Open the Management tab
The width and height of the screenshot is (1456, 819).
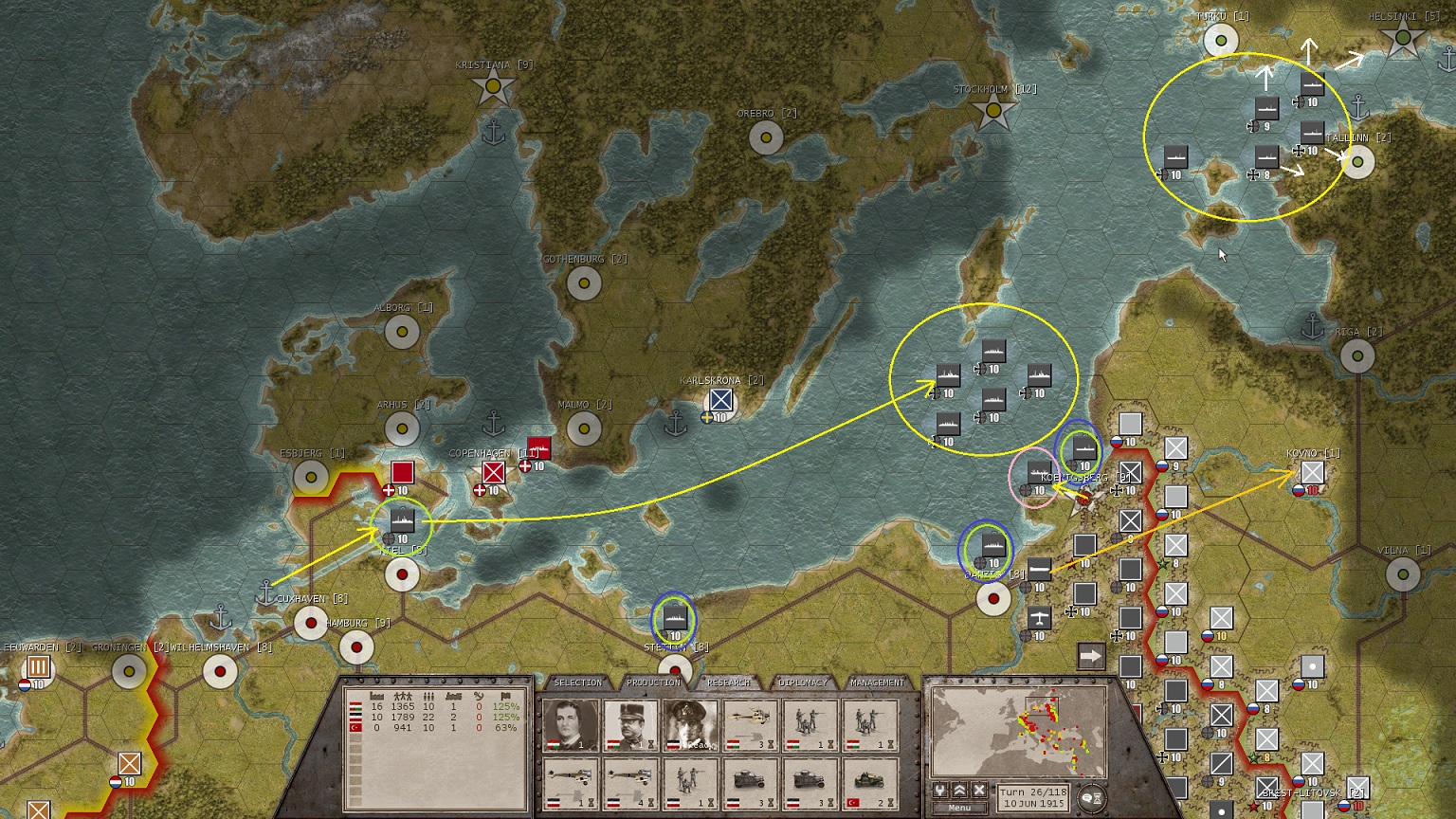[x=877, y=682]
